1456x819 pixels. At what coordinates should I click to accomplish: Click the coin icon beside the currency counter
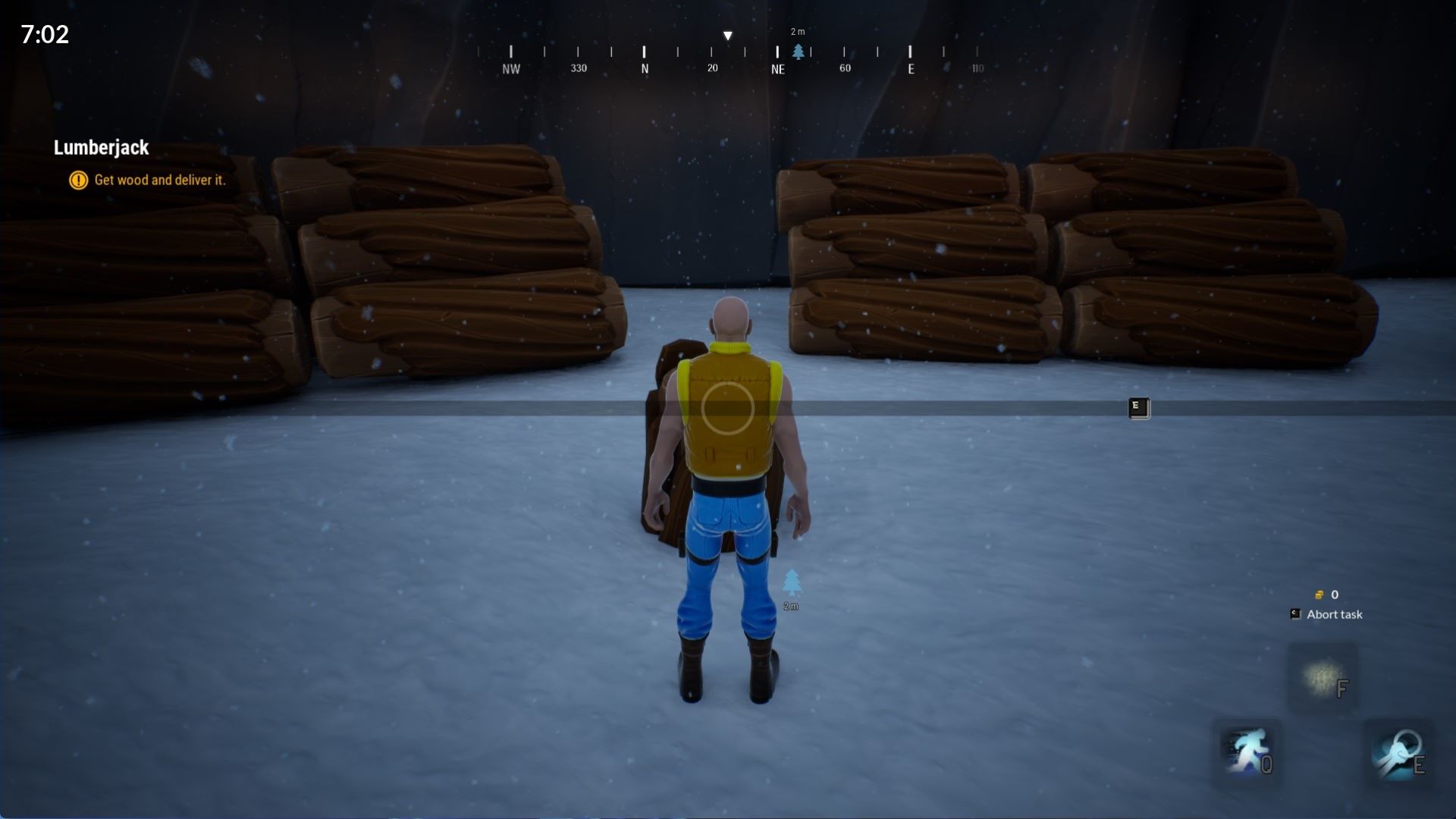pyautogui.click(x=1318, y=595)
